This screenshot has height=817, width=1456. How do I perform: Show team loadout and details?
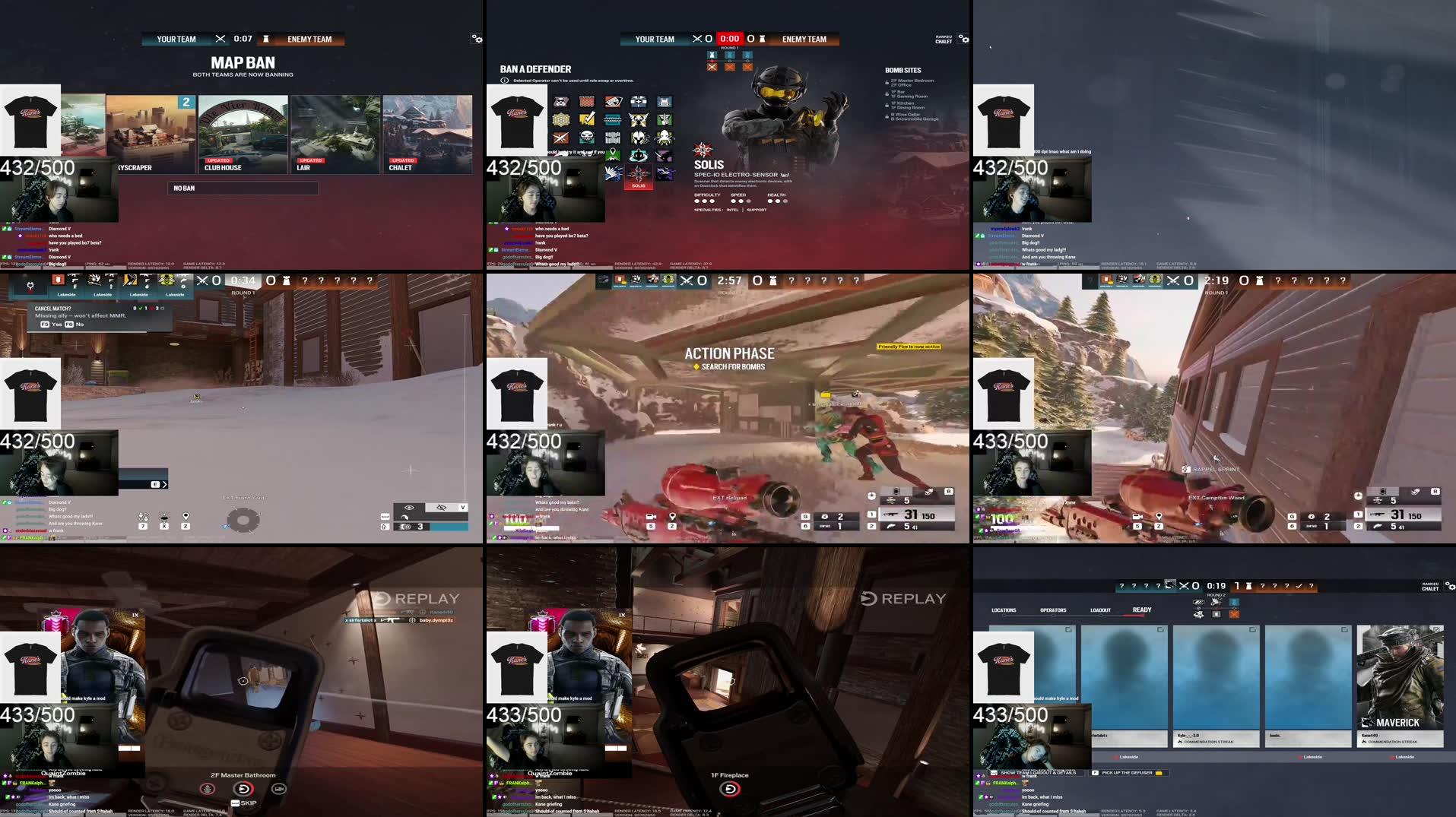coord(1037,773)
